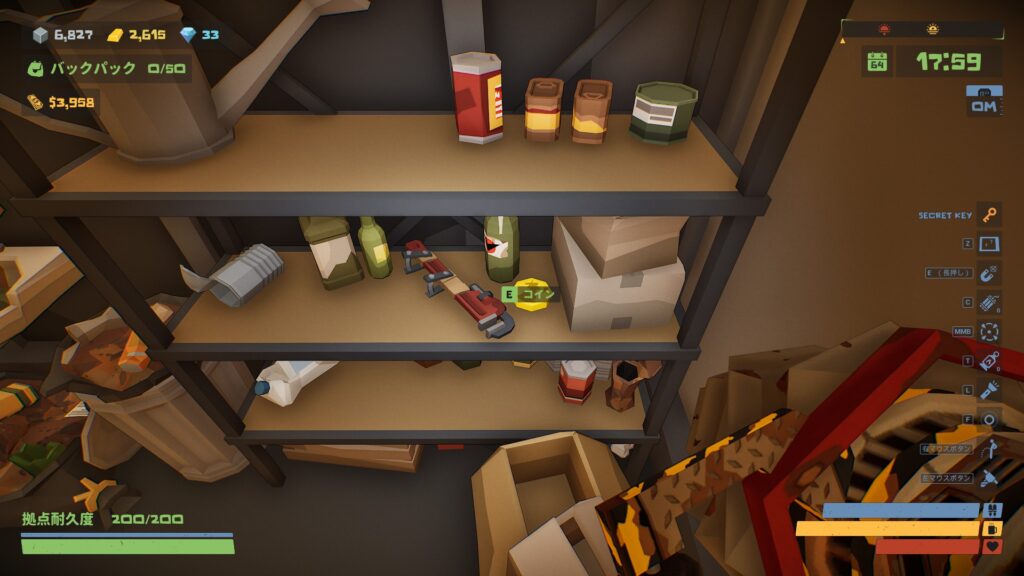Image resolution: width=1024 pixels, height=576 pixels.
Task: Activate the magnet collect icon
Action: click(x=989, y=273)
